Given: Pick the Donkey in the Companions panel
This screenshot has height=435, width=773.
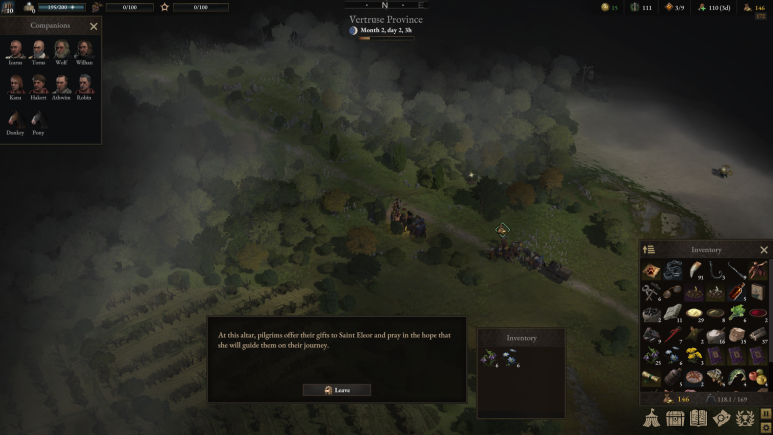Looking at the screenshot, I should (15, 119).
